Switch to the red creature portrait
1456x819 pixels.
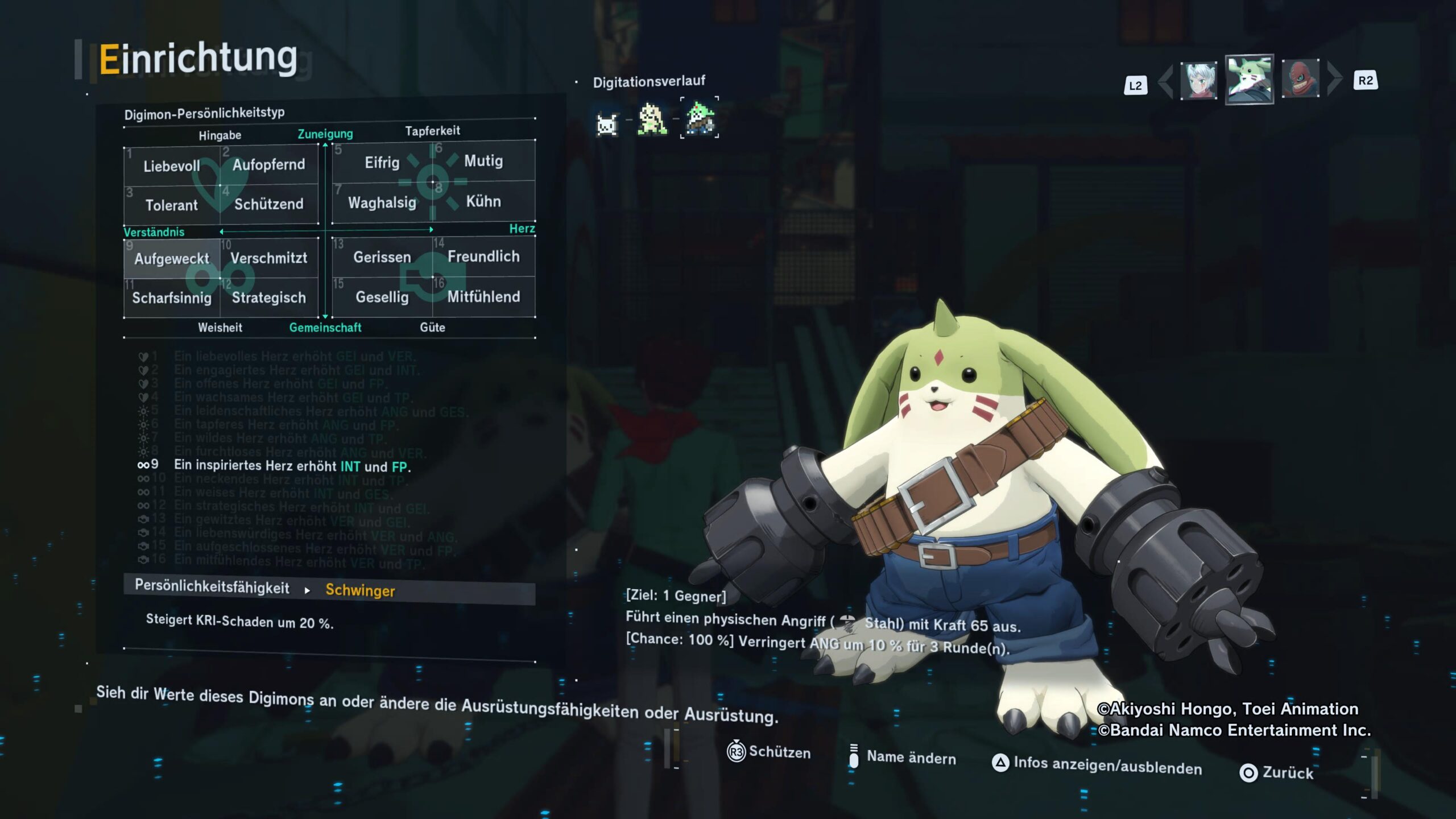tap(1300, 78)
